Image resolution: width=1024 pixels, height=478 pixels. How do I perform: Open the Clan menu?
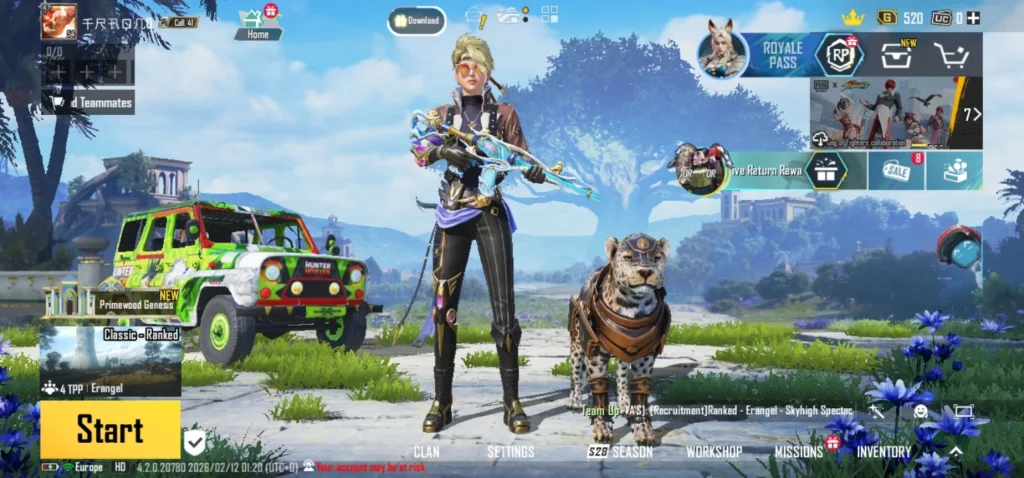click(426, 452)
